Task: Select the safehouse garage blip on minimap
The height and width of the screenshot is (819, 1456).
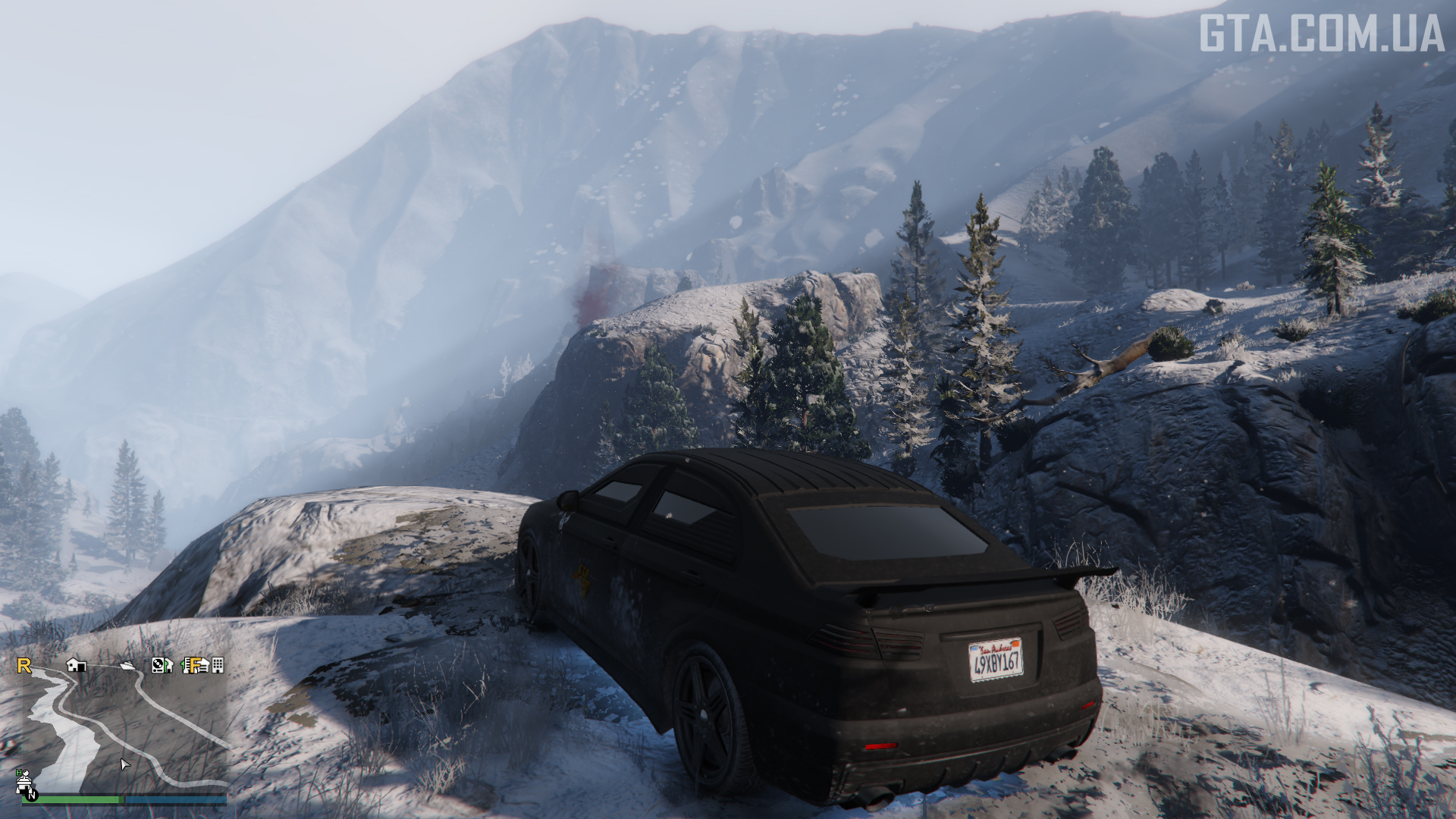Action: [76, 665]
